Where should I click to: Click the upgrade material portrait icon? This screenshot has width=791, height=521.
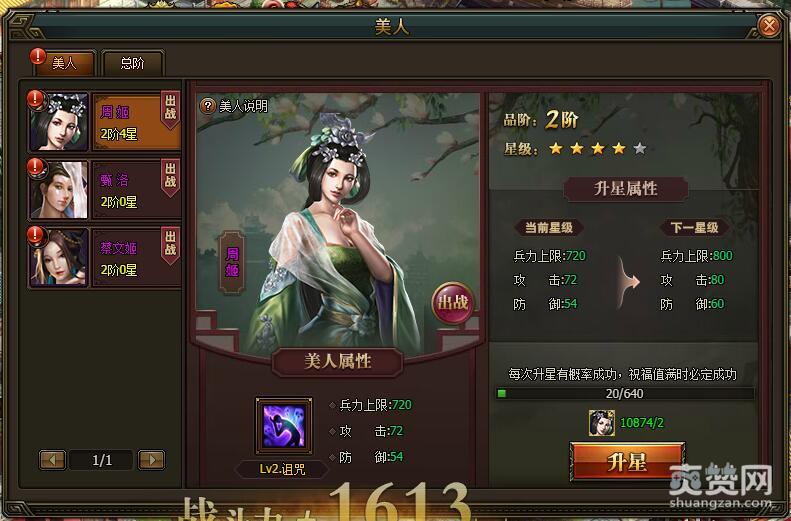tap(602, 423)
